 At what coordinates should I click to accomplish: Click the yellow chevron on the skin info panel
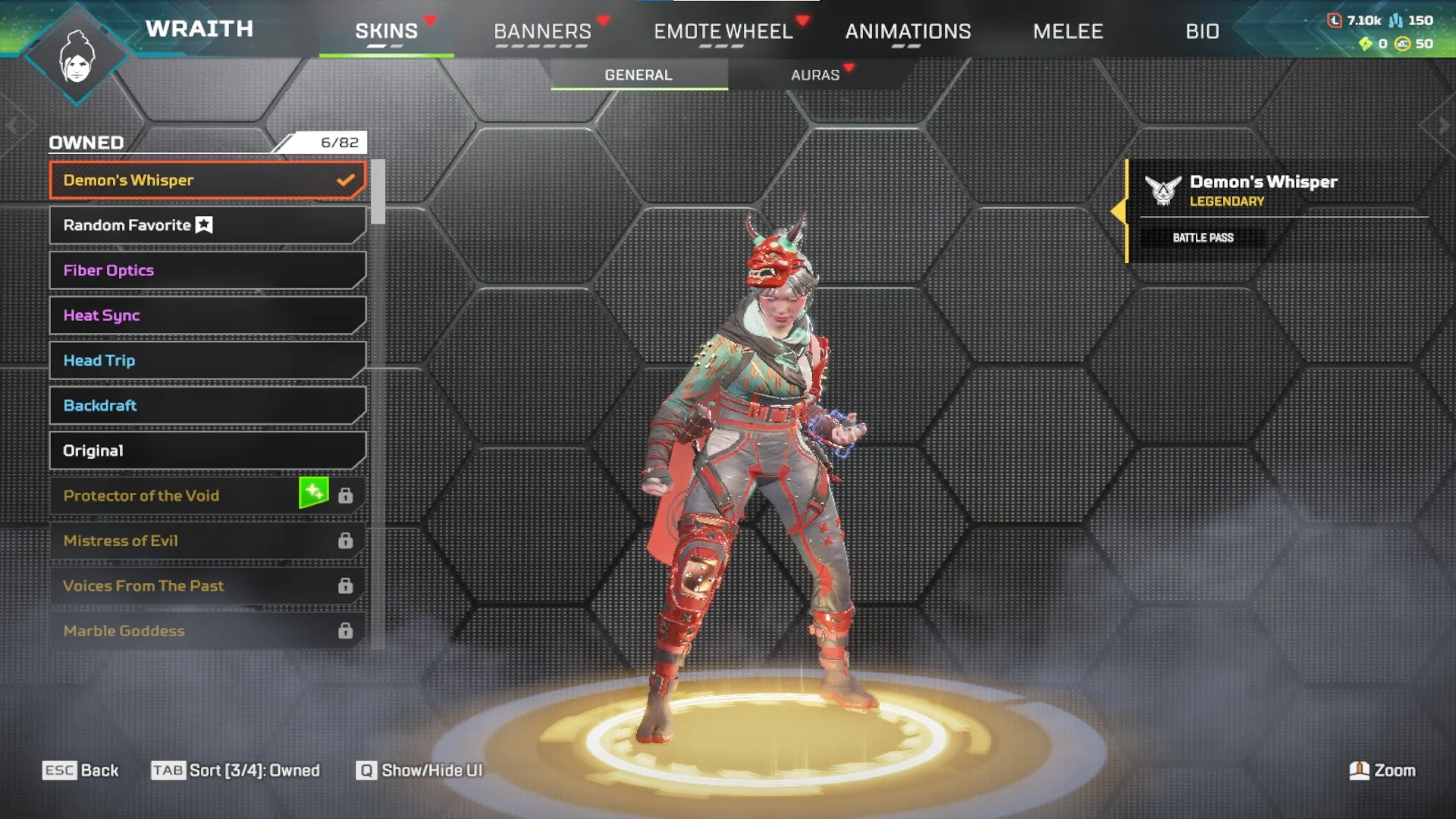pos(1120,210)
